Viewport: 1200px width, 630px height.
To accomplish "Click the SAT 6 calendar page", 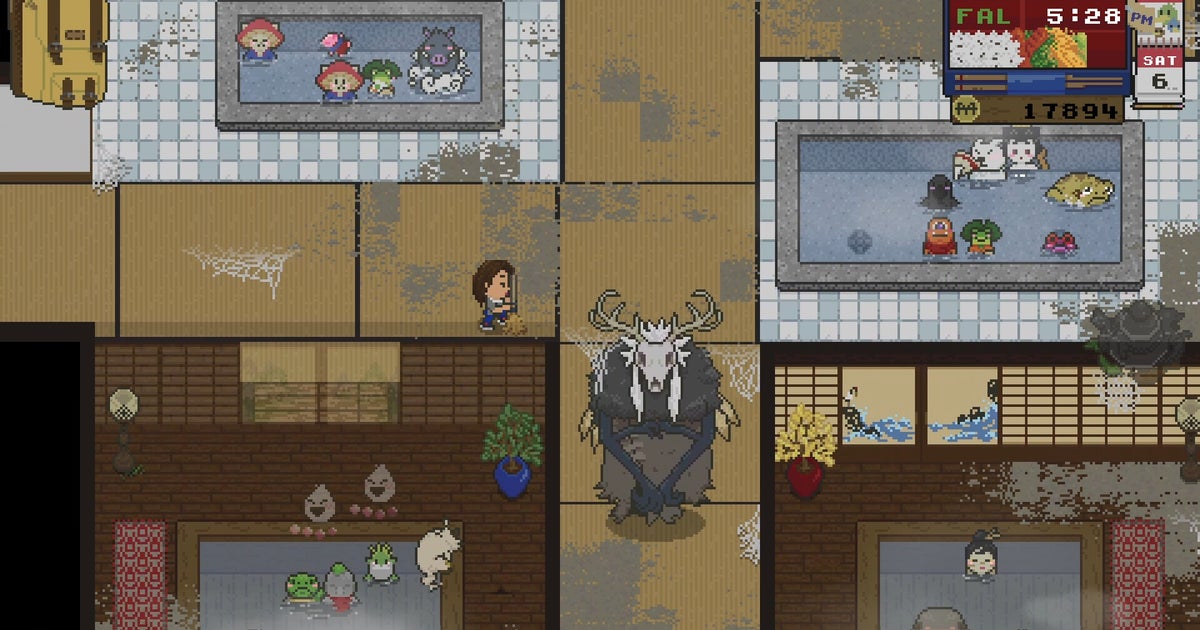I will click(1159, 73).
